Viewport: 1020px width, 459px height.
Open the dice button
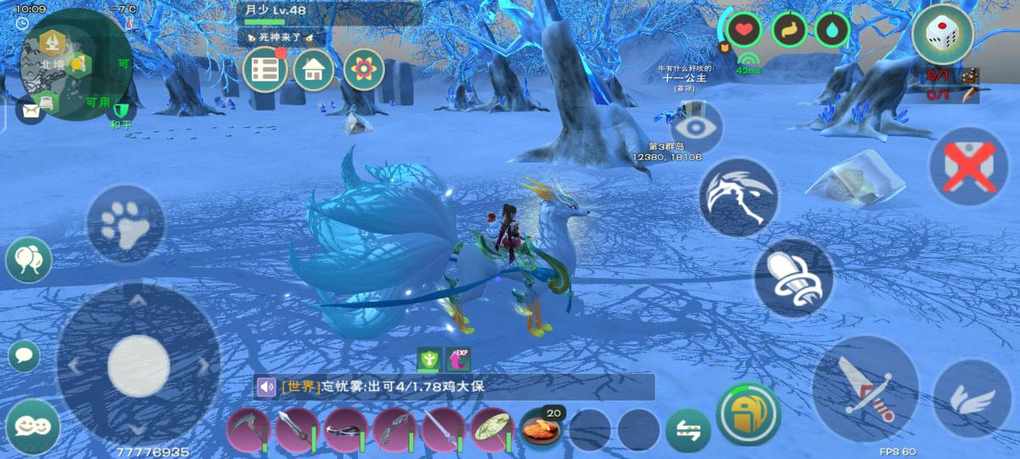tap(942, 35)
